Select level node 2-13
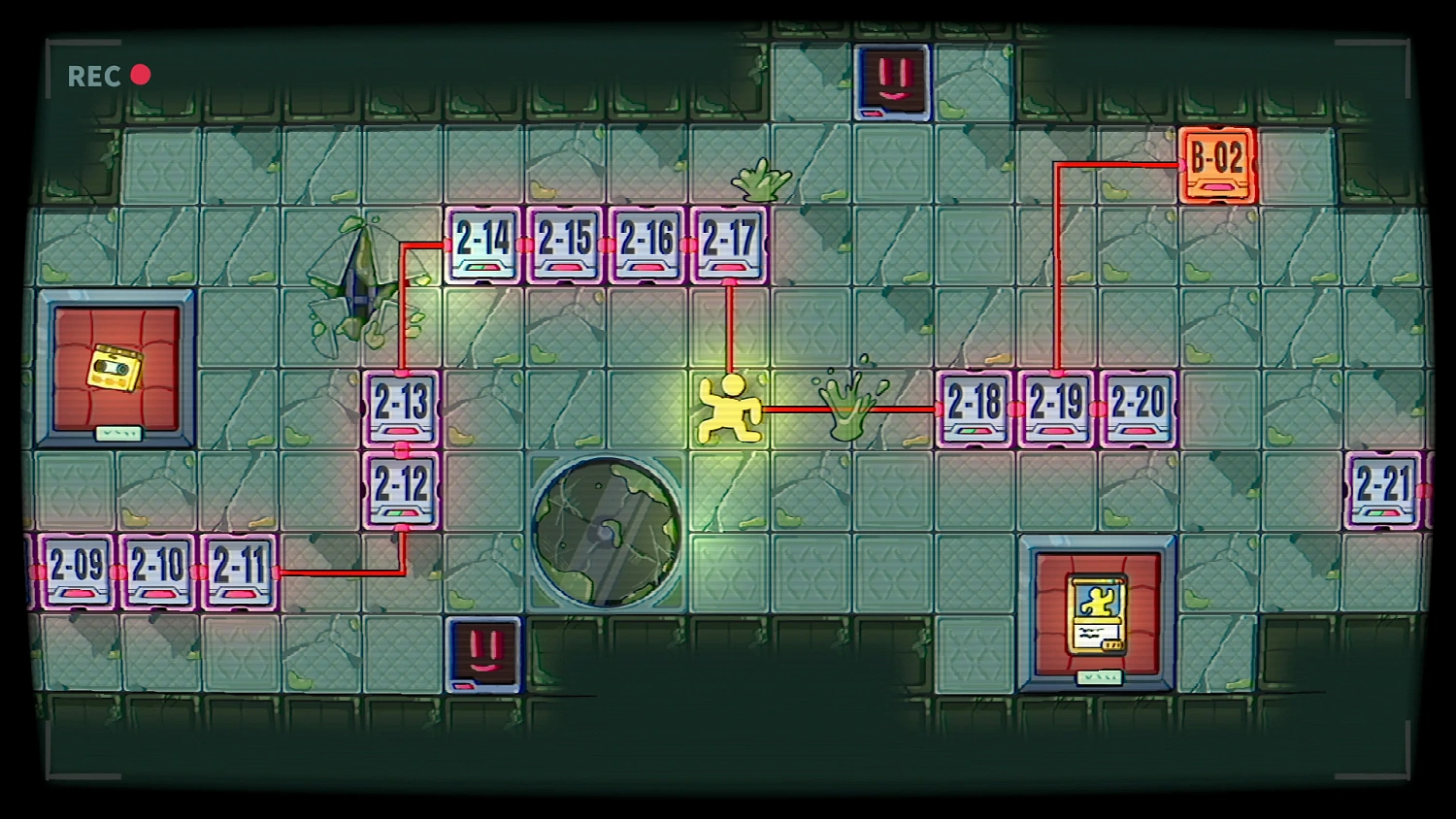Viewport: 1456px width, 819px height. point(401,408)
